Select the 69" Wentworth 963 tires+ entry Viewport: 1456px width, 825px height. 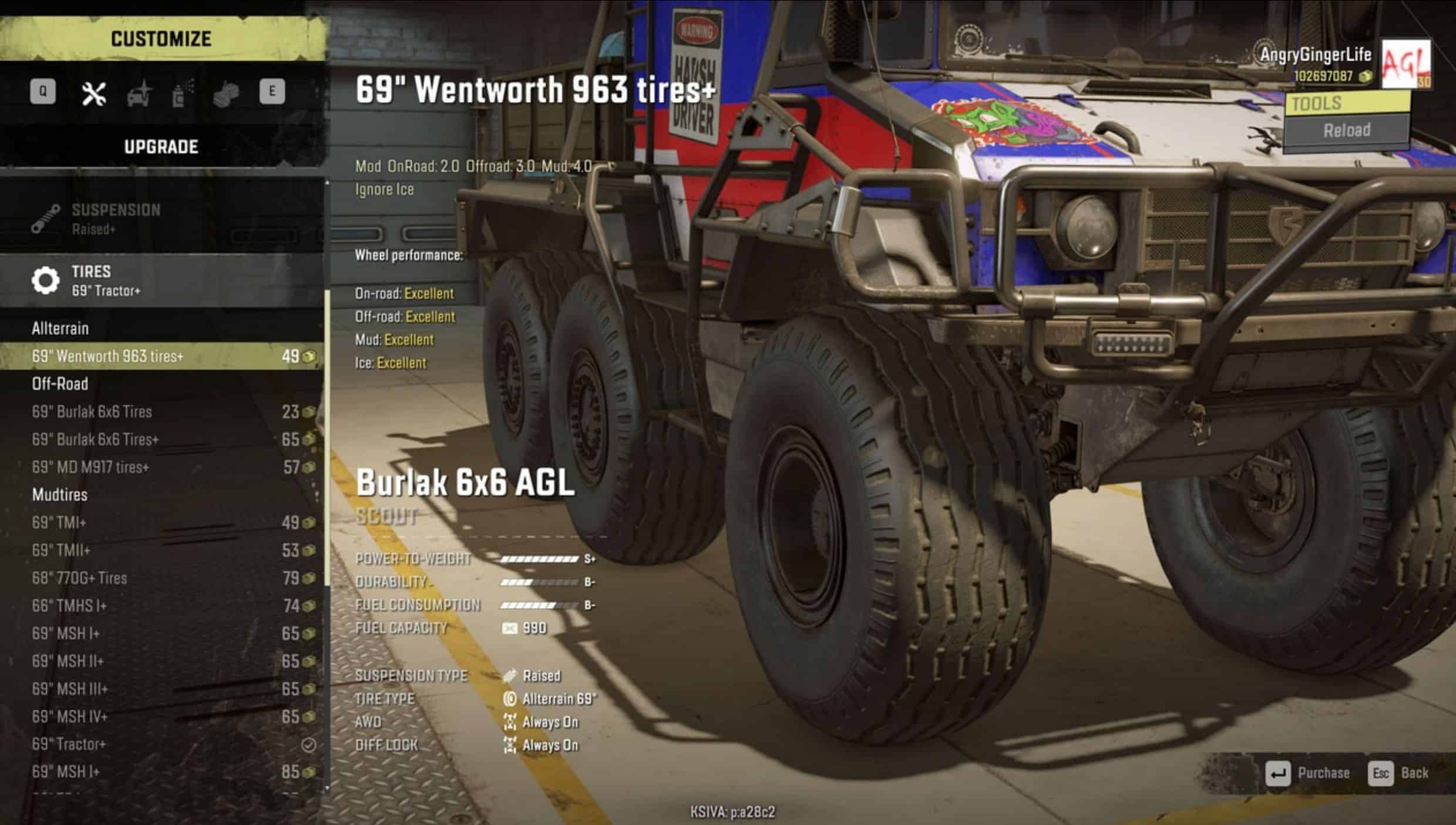tap(162, 356)
